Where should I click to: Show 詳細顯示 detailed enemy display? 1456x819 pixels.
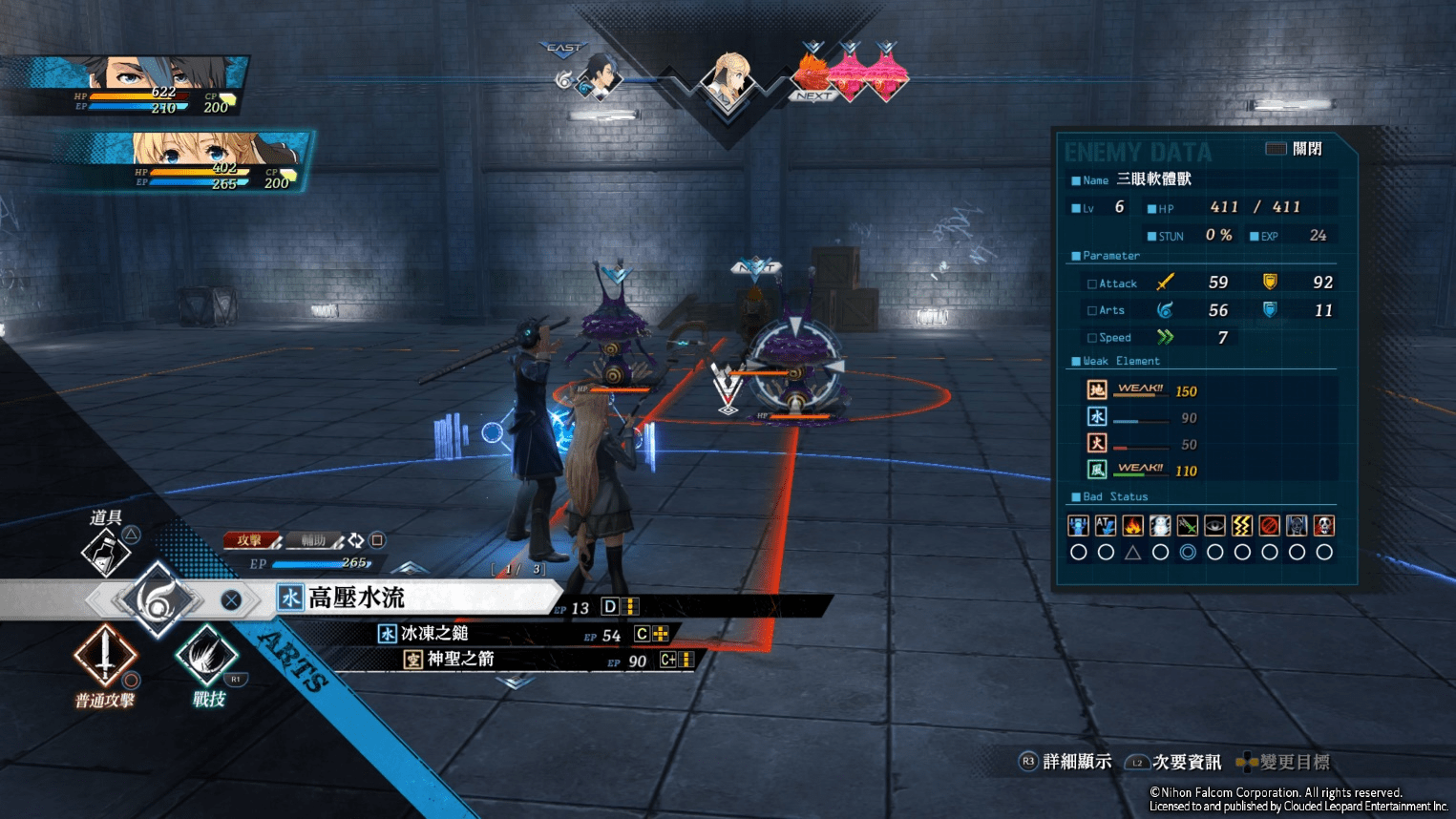pos(1066,762)
